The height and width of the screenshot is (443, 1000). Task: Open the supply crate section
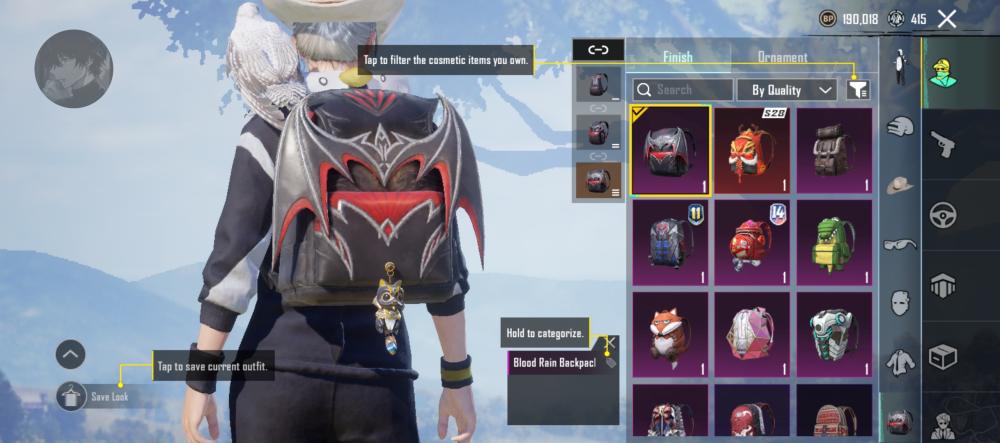pyautogui.click(x=943, y=356)
